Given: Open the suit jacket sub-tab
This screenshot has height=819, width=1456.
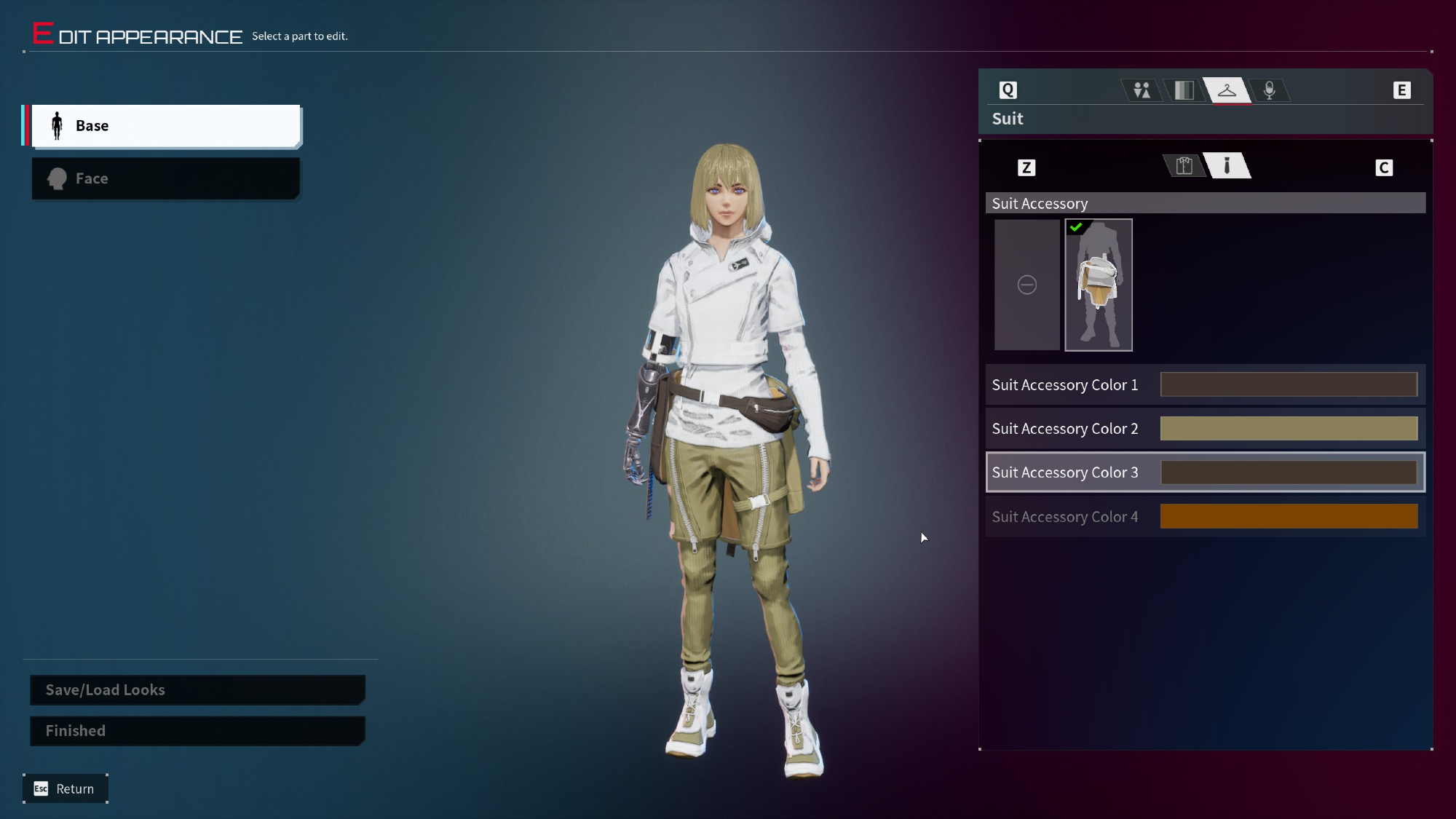Looking at the screenshot, I should 1184,166.
